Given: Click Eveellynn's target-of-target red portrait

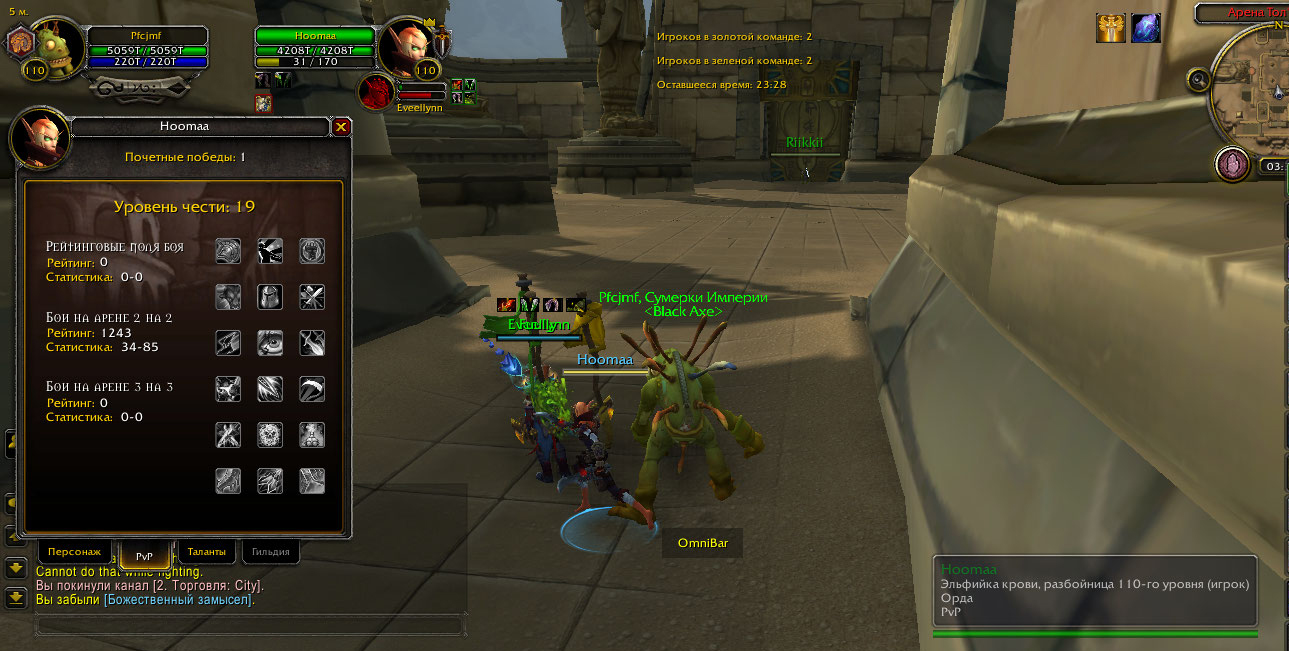Looking at the screenshot, I should click(x=378, y=92).
